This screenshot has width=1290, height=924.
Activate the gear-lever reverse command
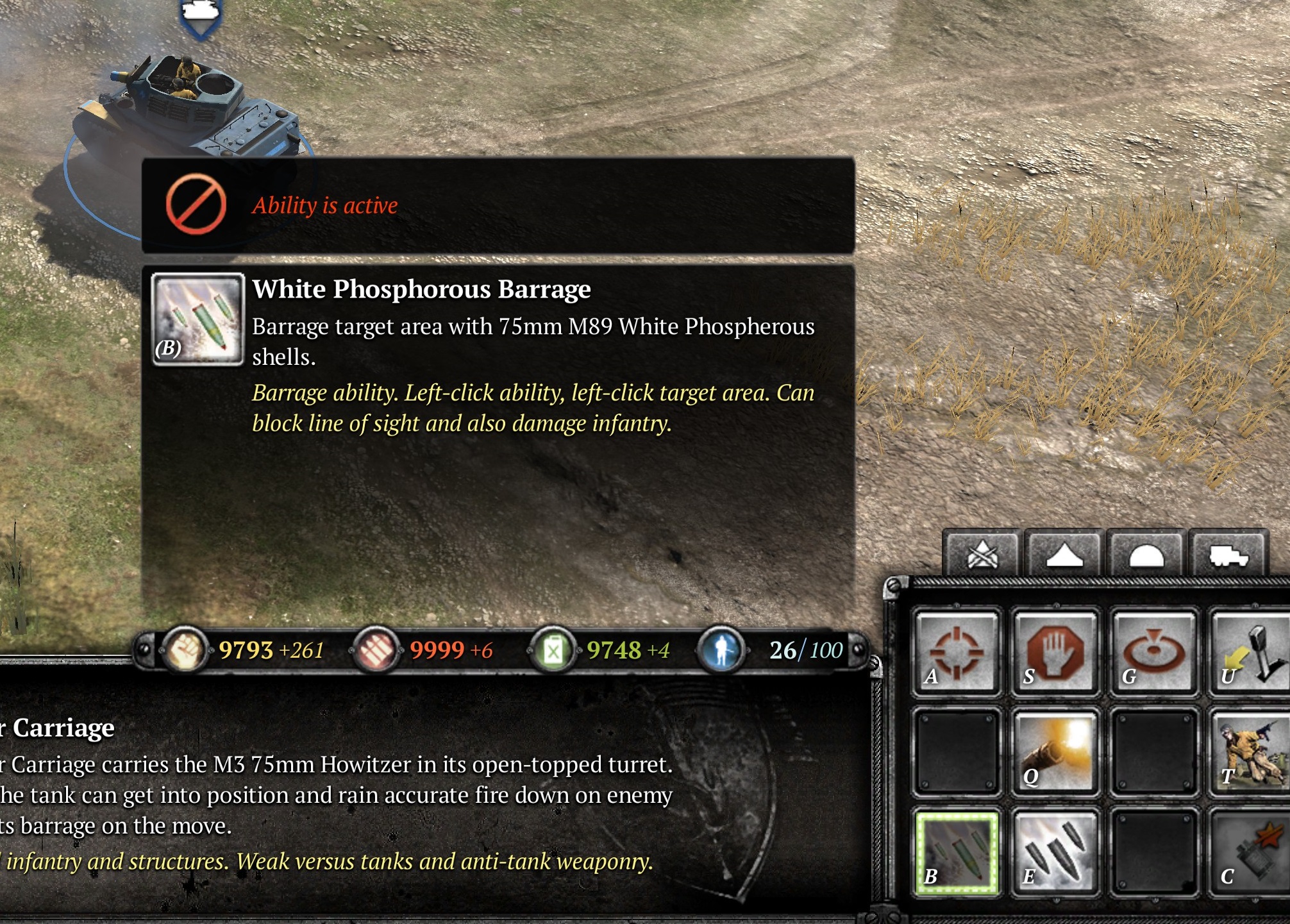click(1250, 652)
